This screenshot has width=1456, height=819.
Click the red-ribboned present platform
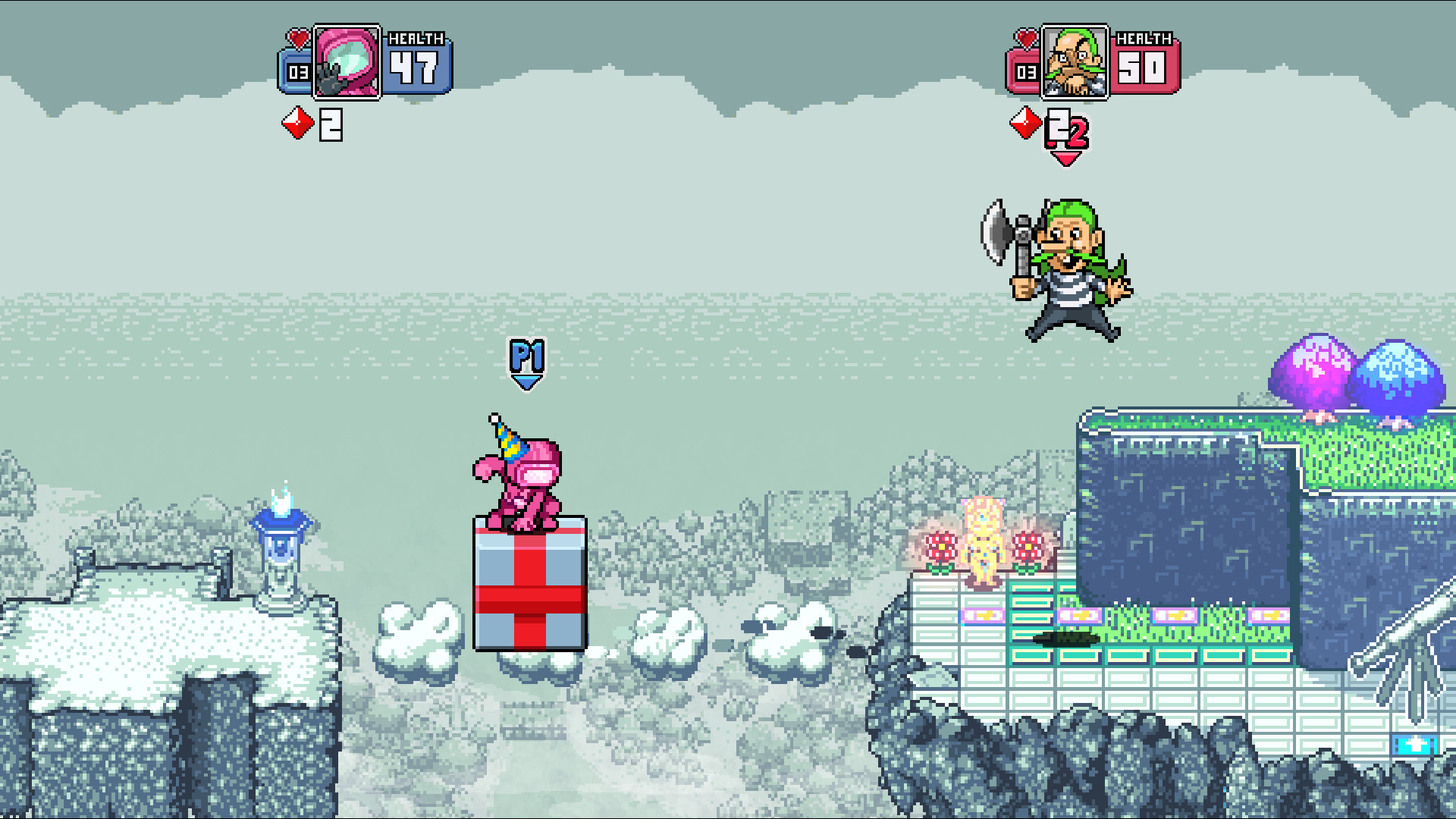[529, 599]
